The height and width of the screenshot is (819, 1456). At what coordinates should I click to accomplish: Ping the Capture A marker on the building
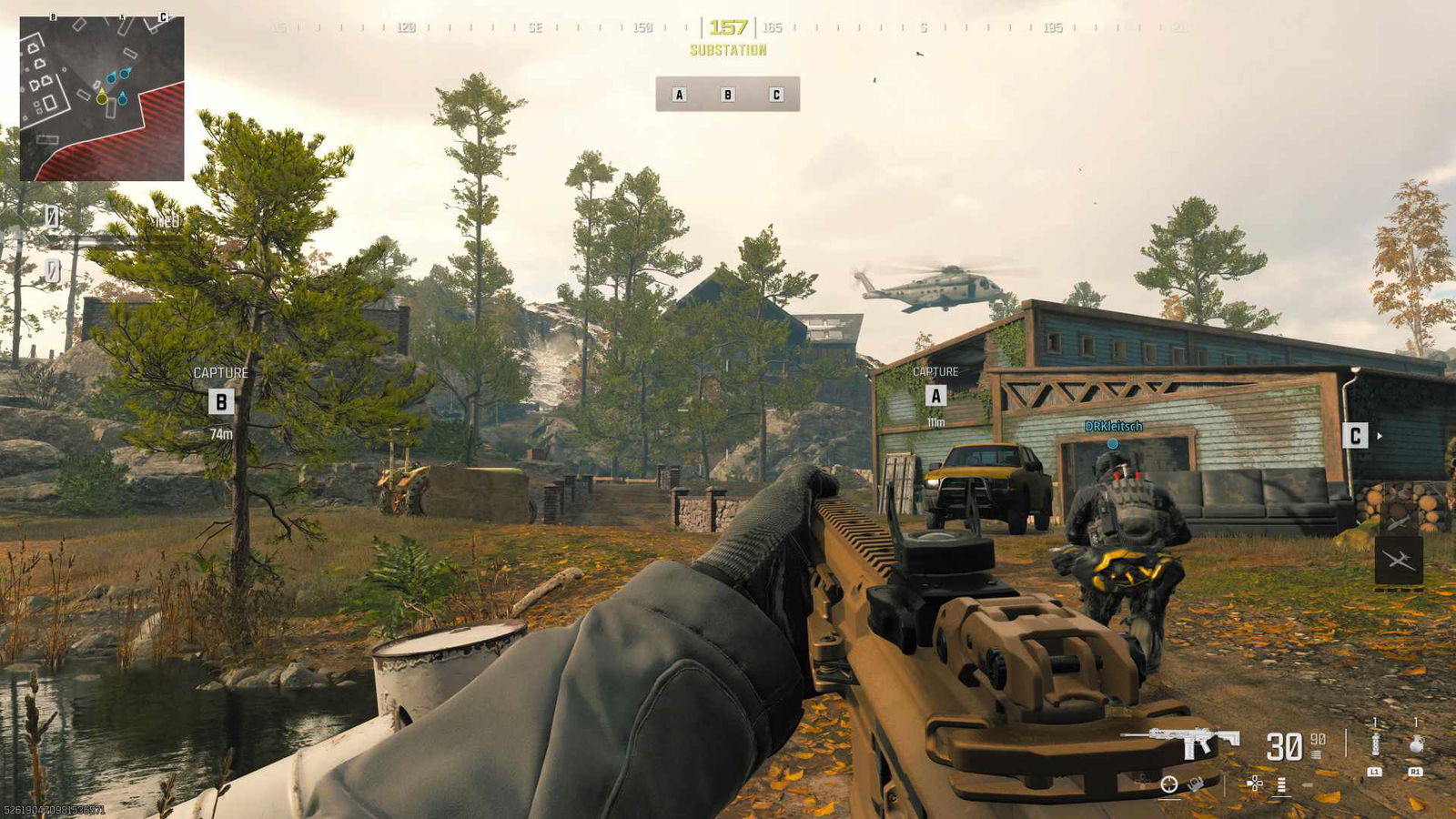[935, 396]
